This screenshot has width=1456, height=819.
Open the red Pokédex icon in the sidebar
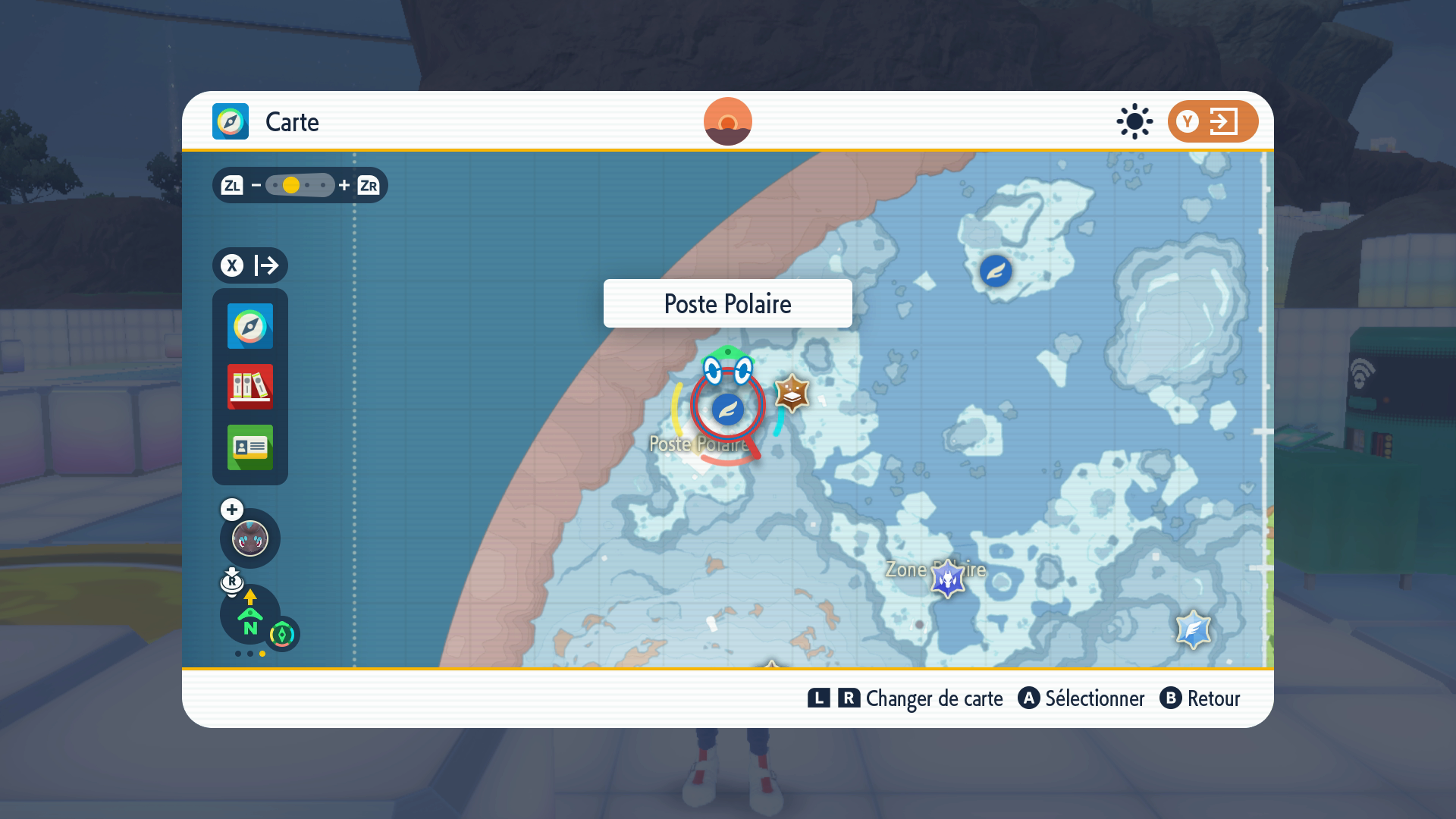pyautogui.click(x=250, y=387)
